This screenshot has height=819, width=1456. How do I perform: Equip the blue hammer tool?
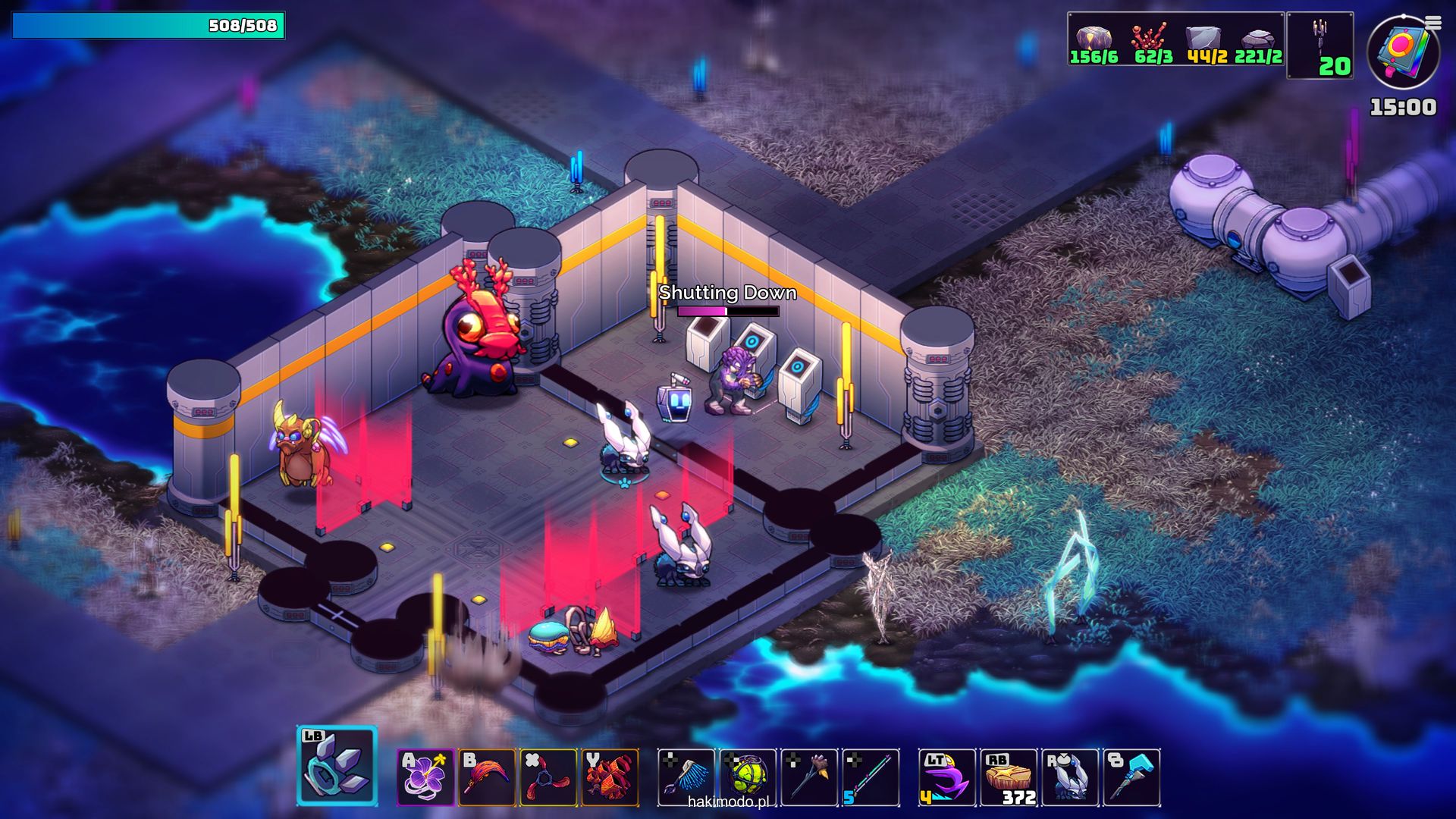click(1131, 777)
